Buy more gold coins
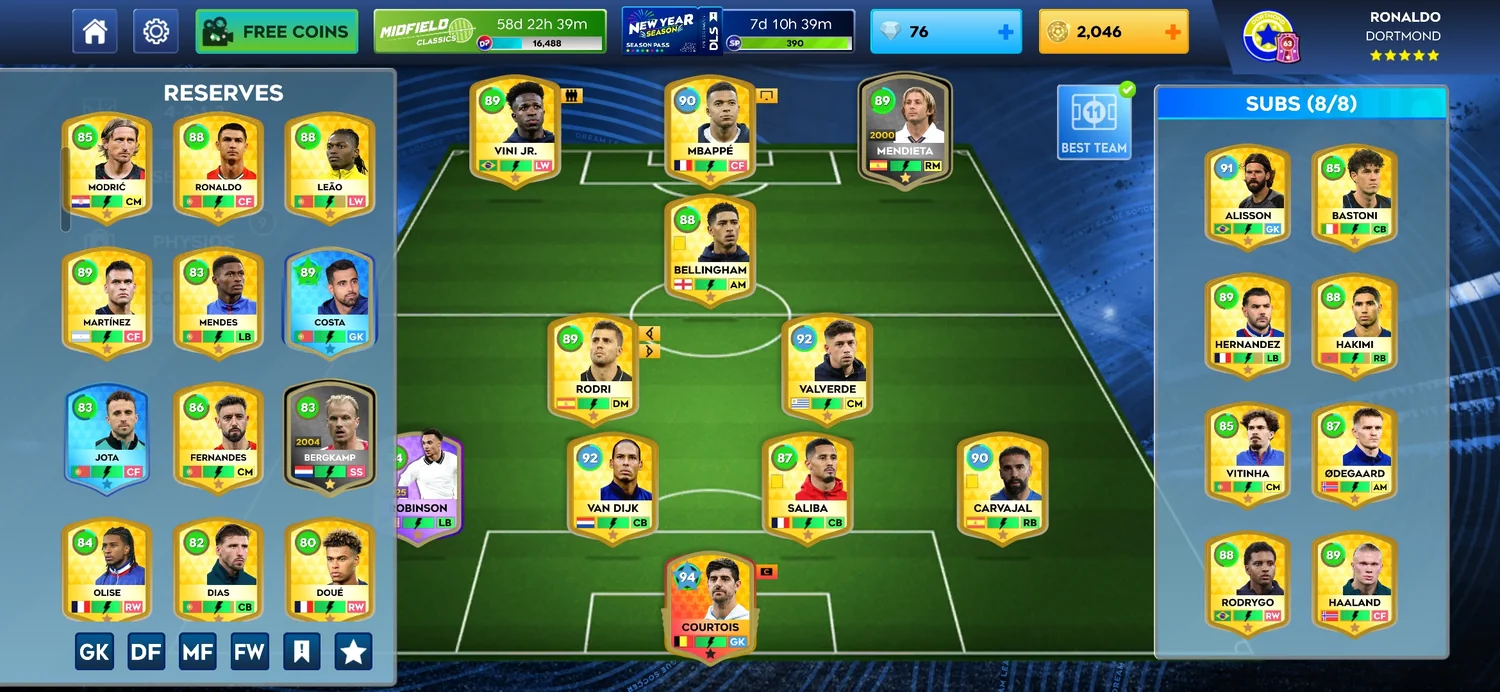 [x=1173, y=32]
